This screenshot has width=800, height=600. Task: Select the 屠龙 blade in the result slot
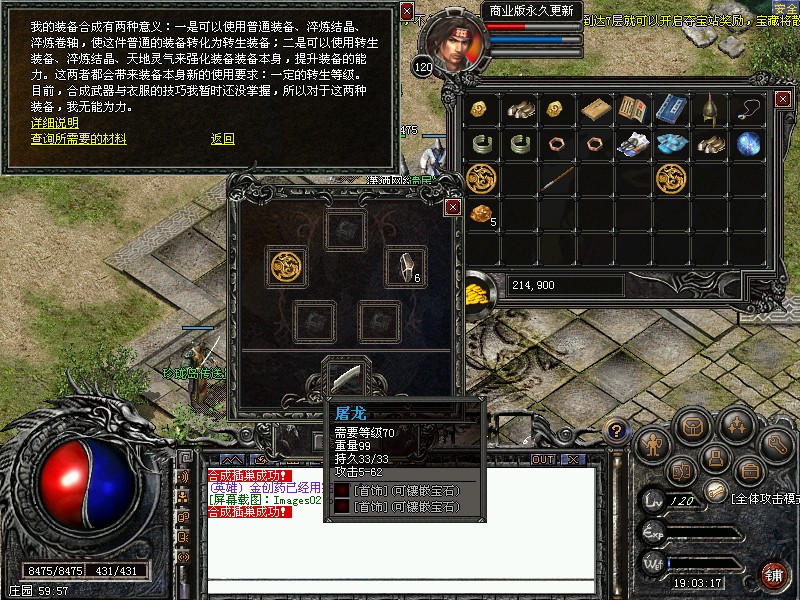tap(346, 378)
